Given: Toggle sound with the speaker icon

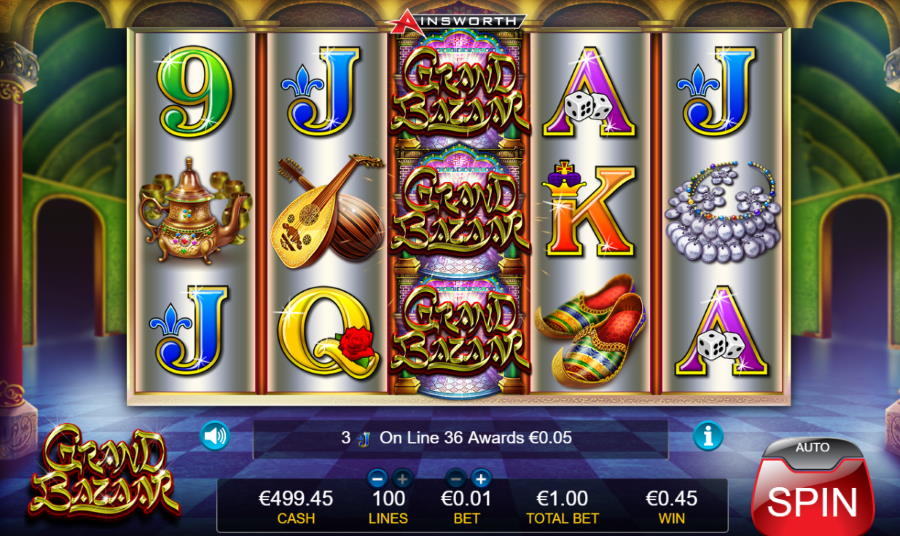Looking at the screenshot, I should coord(214,436).
